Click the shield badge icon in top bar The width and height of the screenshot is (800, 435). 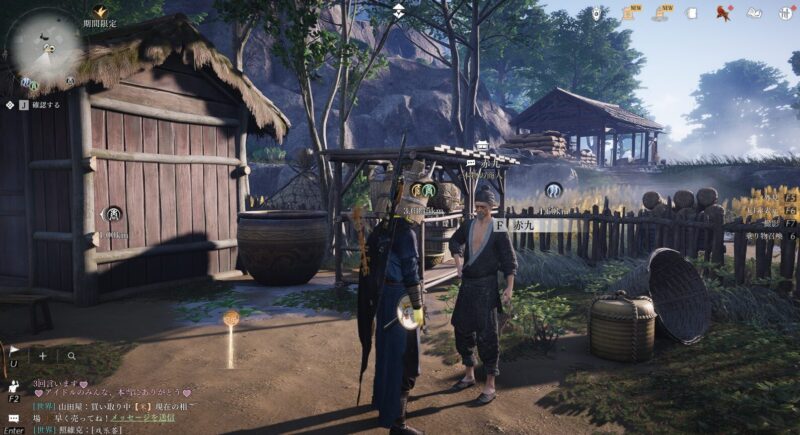[596, 13]
